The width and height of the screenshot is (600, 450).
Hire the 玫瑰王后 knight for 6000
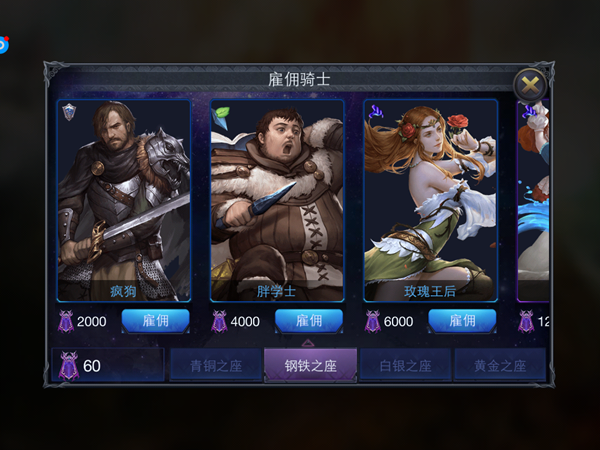[462, 321]
